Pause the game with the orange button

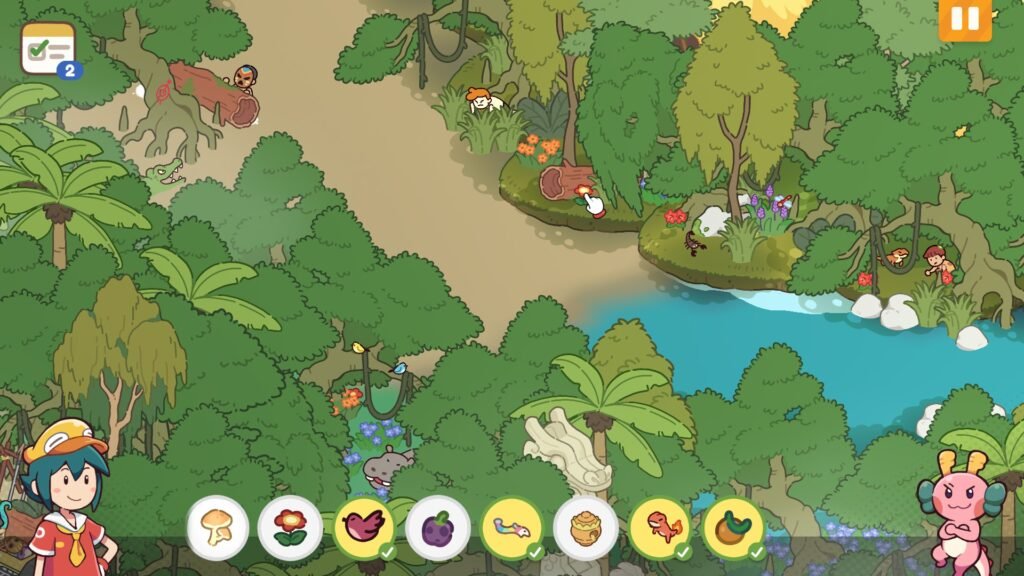tap(964, 18)
